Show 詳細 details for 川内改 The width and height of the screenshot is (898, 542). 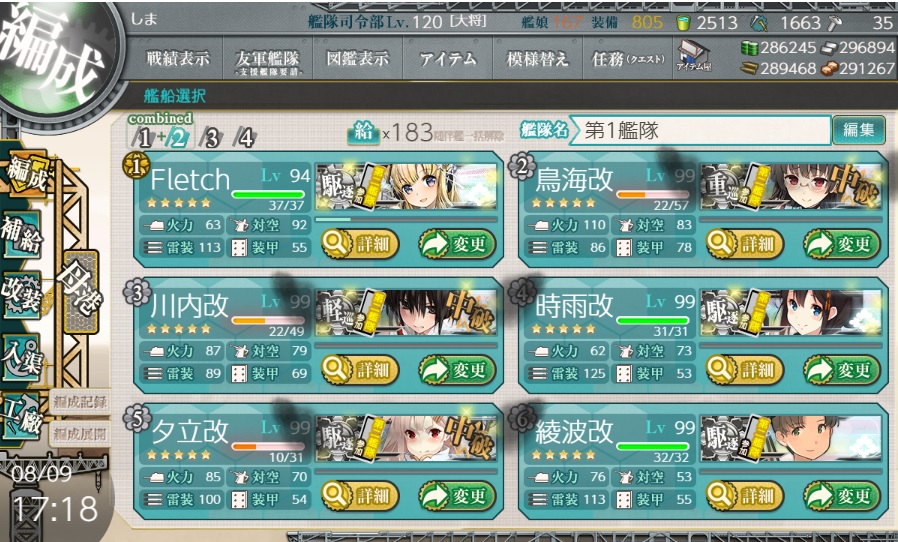click(x=358, y=370)
